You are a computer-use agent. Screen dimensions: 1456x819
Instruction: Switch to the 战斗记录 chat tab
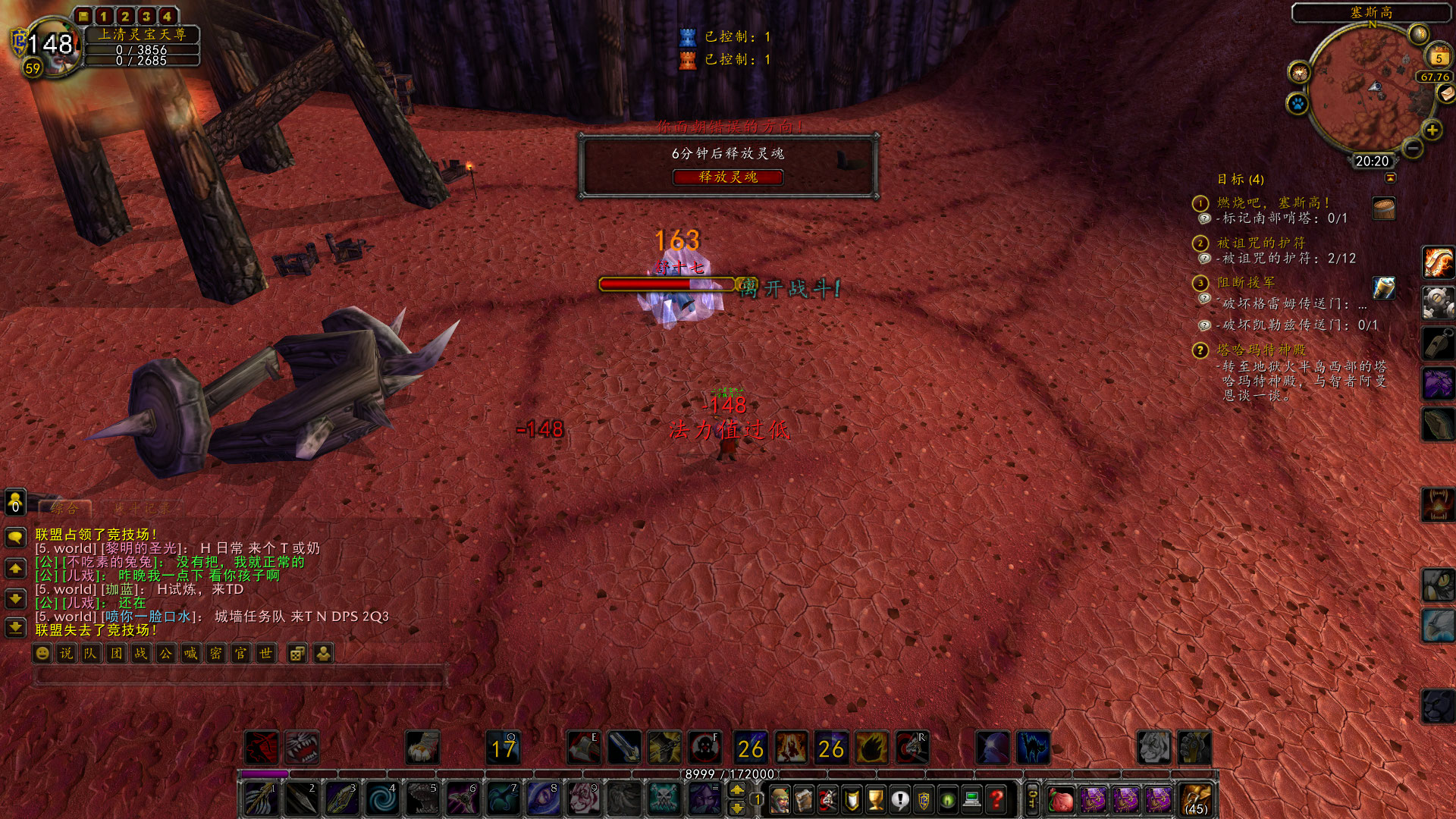pos(143,507)
